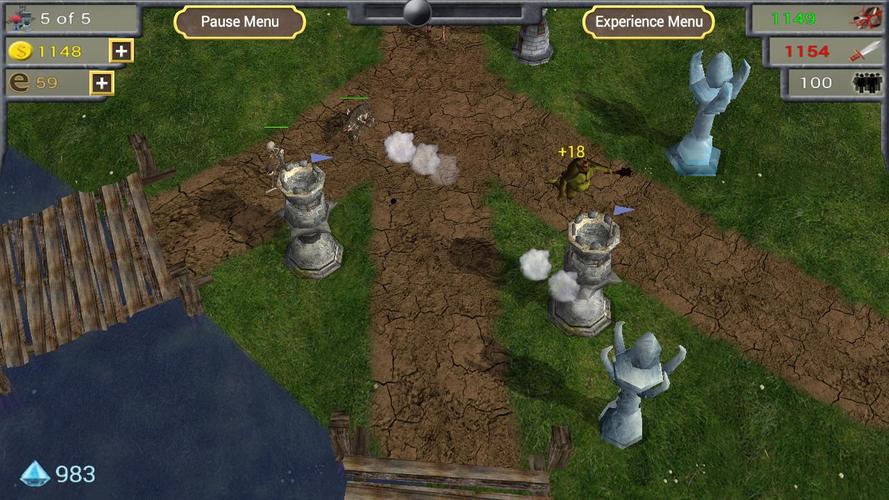The image size is (889, 500).
Task: Open the Experience Menu
Action: tap(648, 22)
